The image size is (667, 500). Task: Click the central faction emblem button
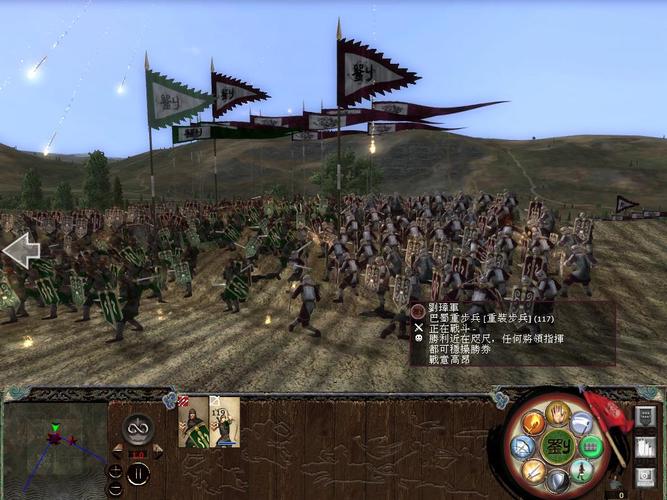coord(556,444)
